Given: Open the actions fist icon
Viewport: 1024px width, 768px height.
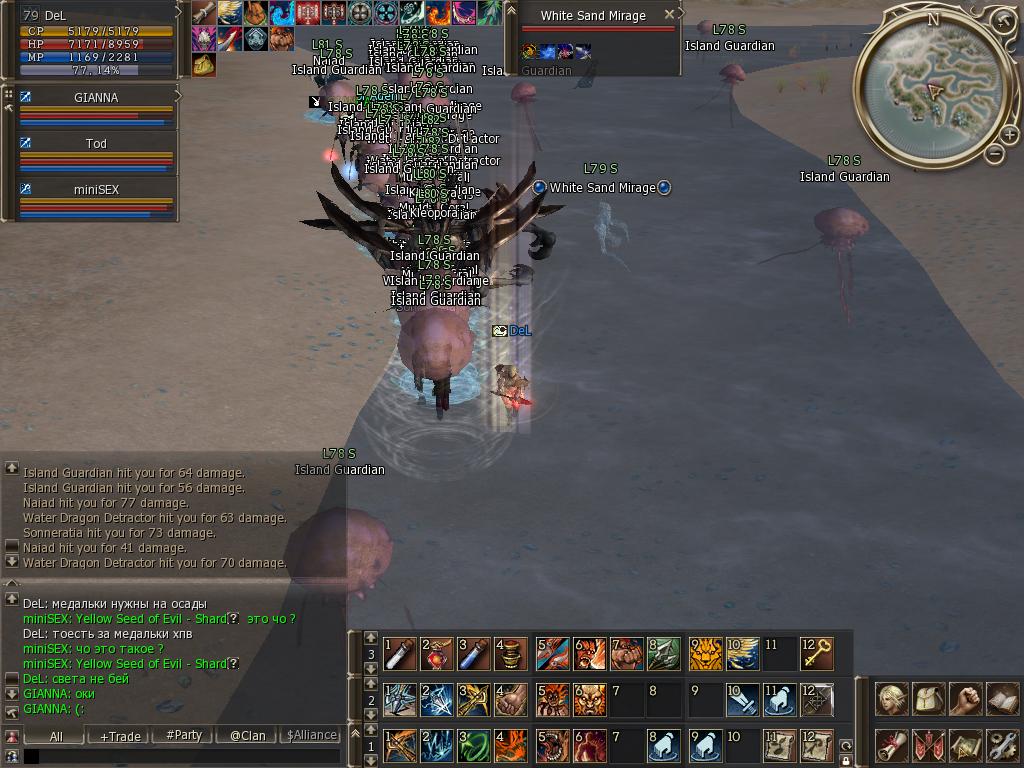Looking at the screenshot, I should (965, 700).
